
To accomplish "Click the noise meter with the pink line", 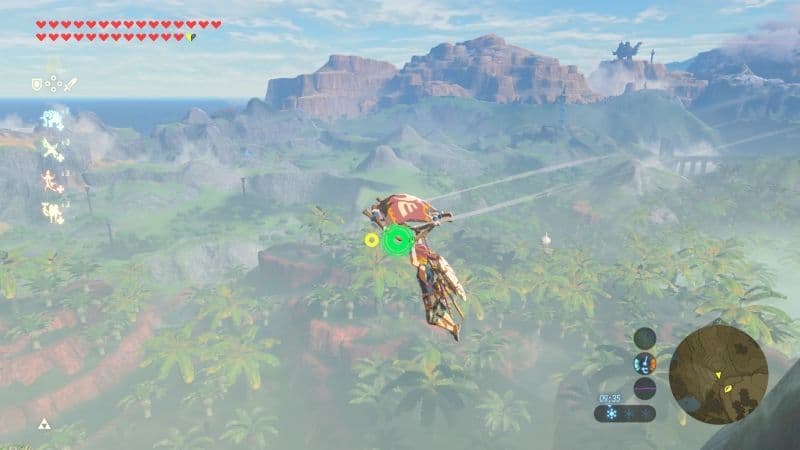I will (x=645, y=388).
